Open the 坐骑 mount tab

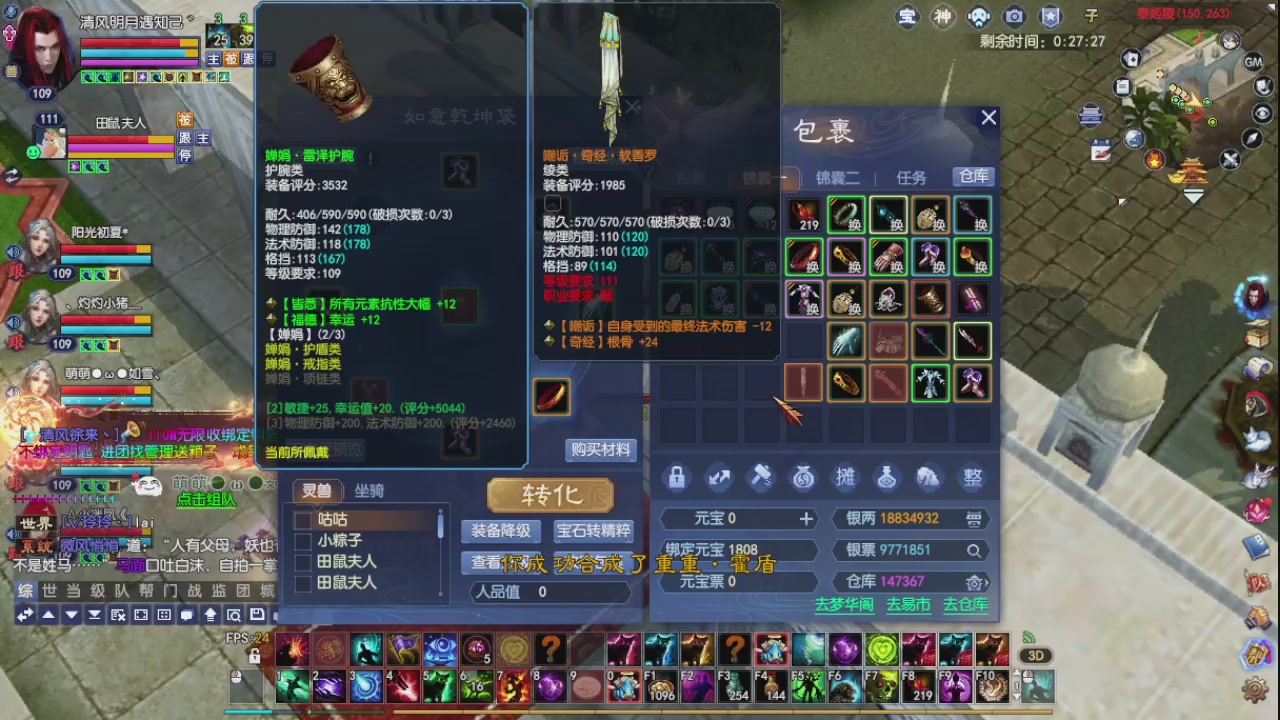pos(368,491)
